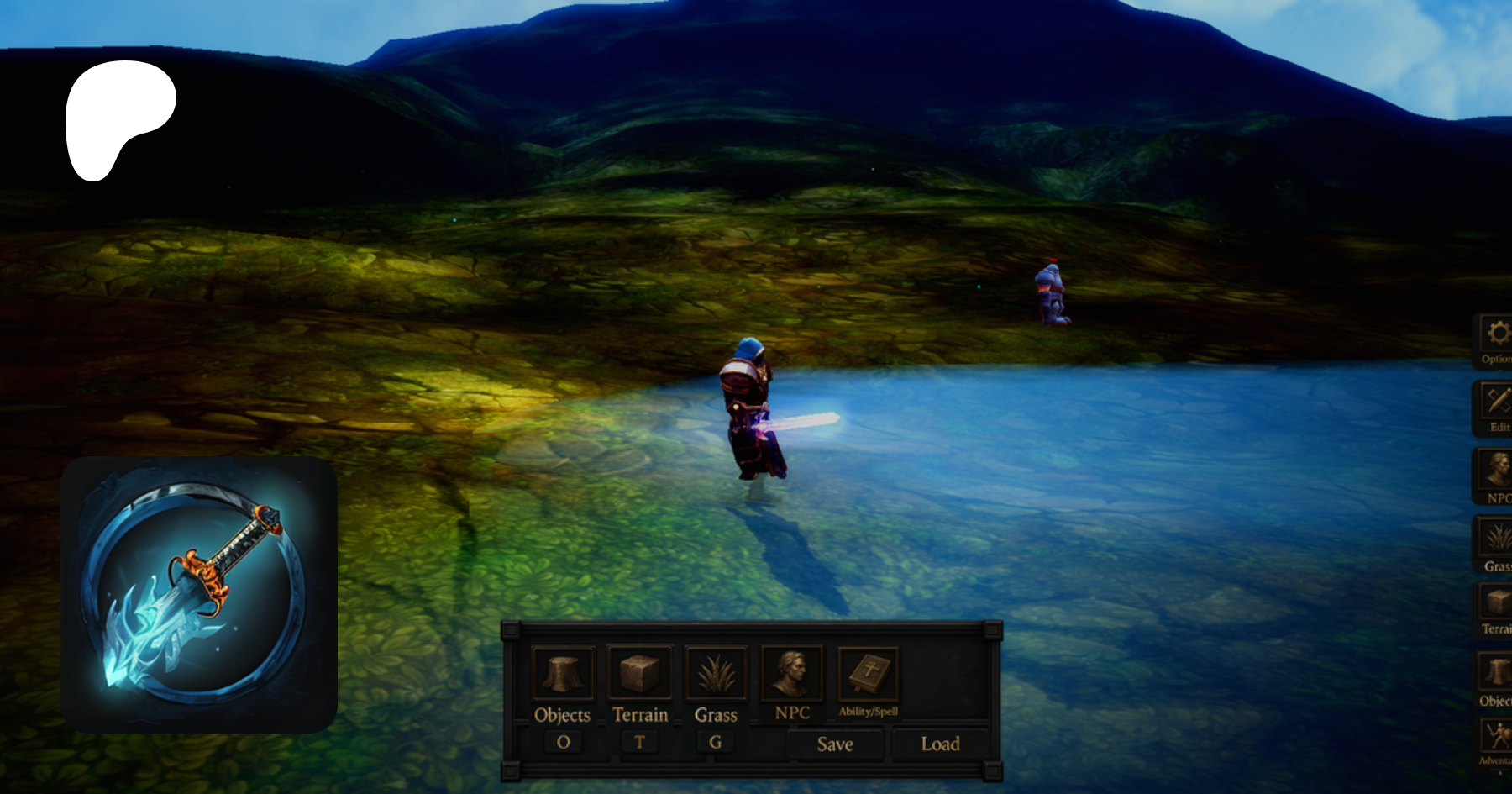
Task: Select the Terrain cube in the bottom toolbar
Action: point(639,673)
